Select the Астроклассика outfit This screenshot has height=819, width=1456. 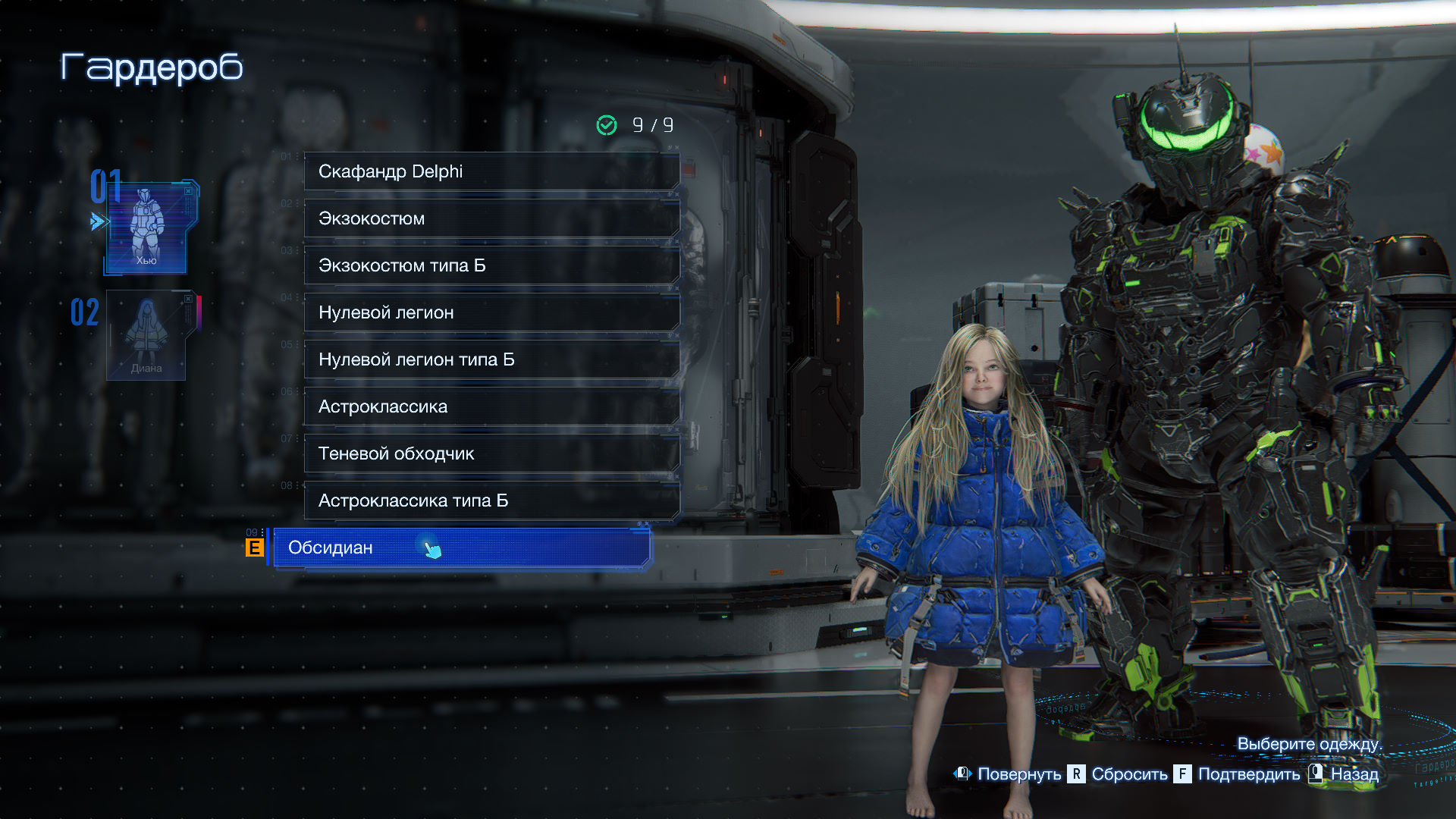491,406
